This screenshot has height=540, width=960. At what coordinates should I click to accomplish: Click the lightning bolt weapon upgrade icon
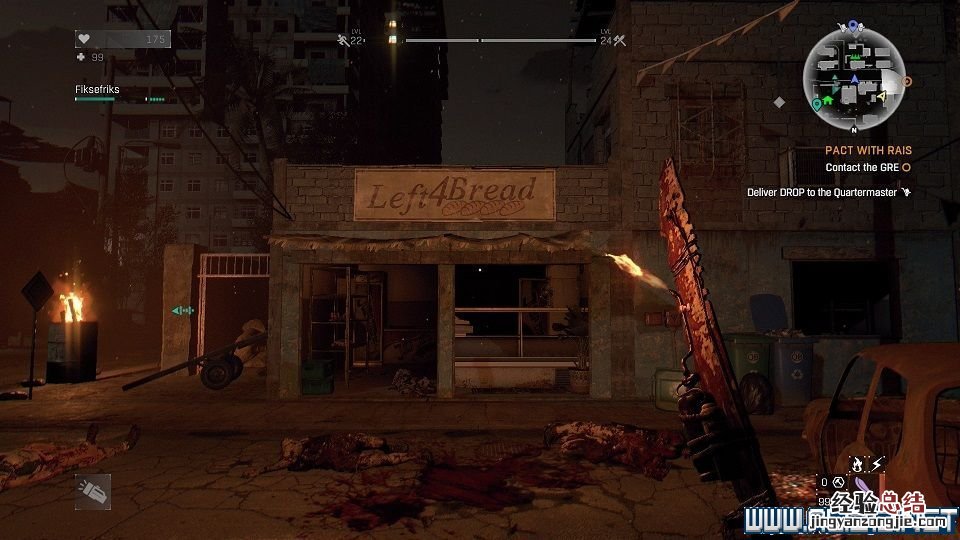pos(877,463)
